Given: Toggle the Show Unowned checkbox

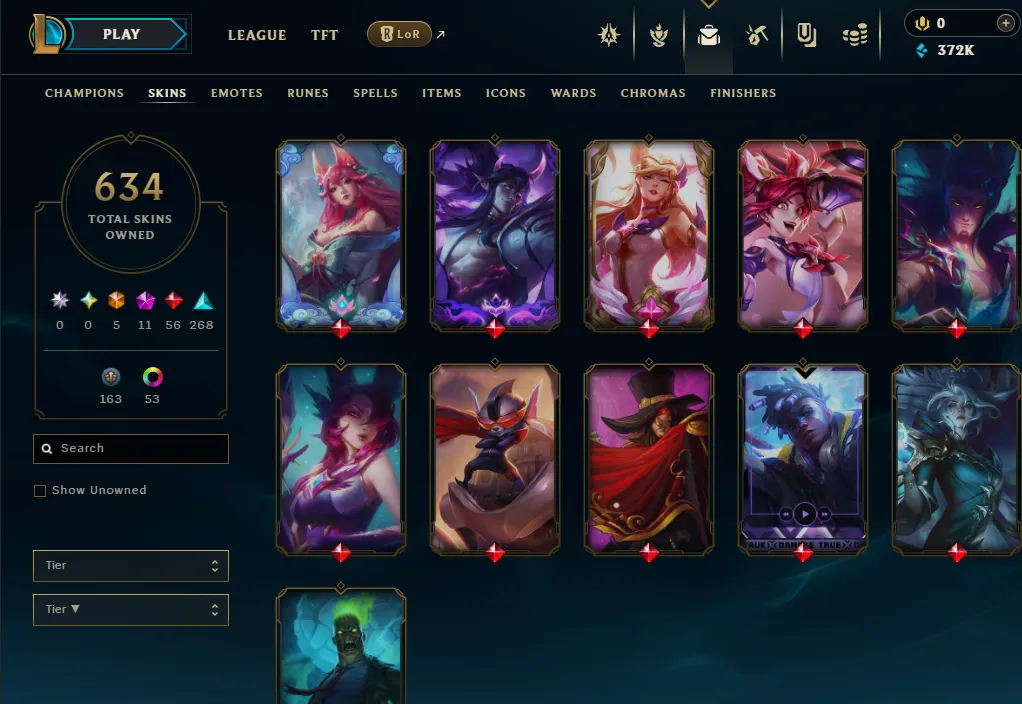Looking at the screenshot, I should click(x=40, y=491).
